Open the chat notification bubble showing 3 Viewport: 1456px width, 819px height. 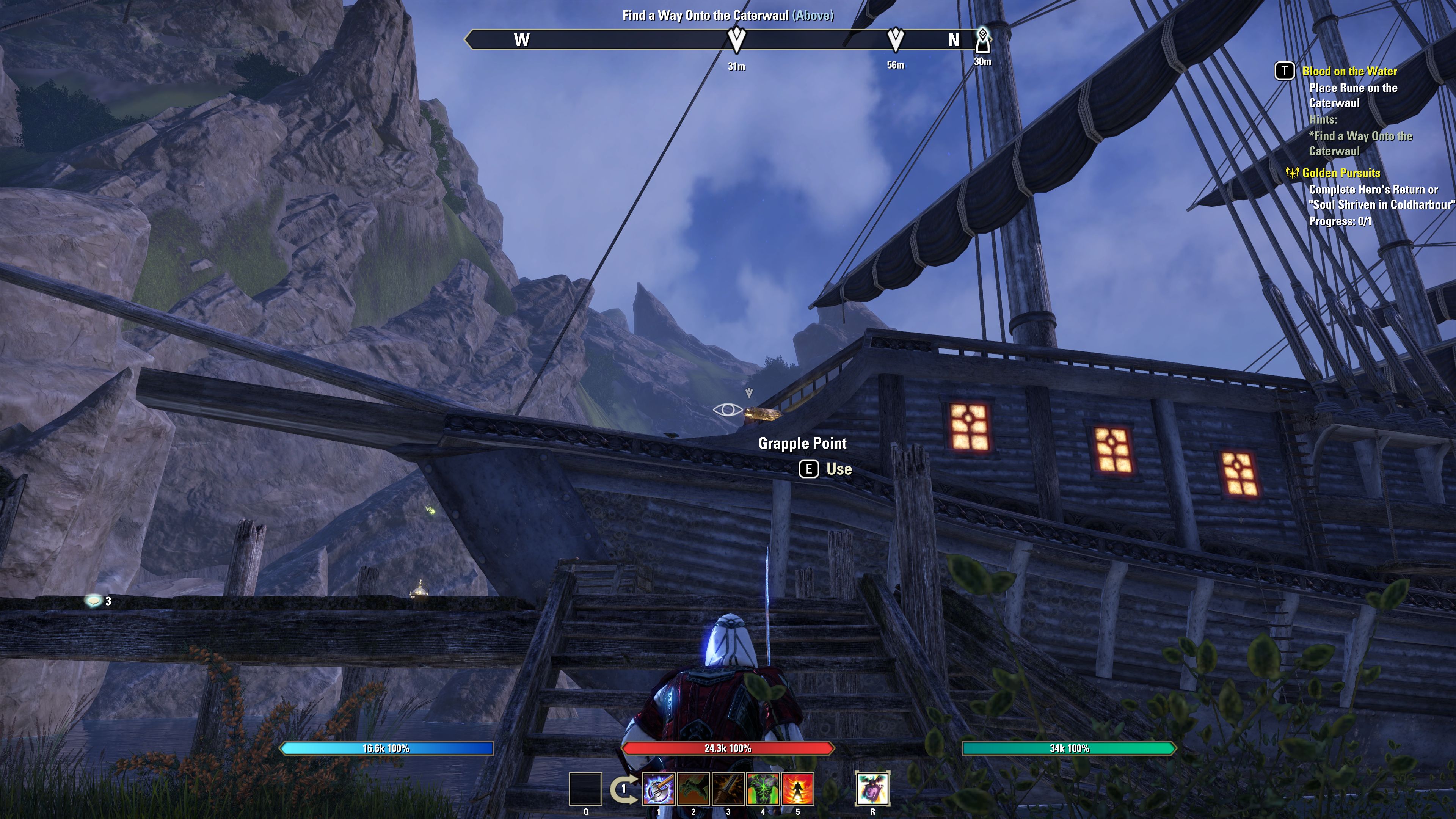[93, 600]
